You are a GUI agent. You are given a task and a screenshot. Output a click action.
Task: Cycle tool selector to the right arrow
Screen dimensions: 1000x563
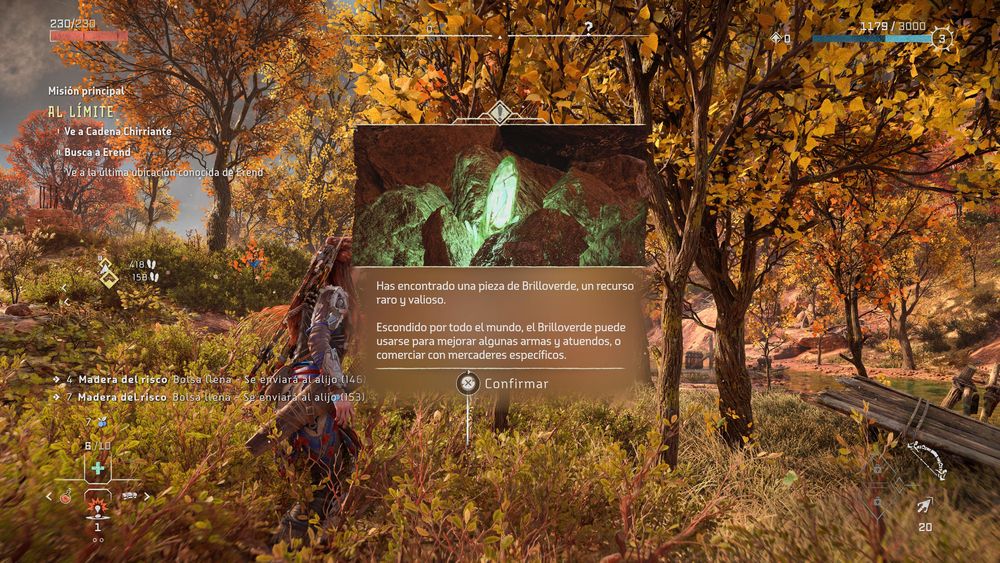coord(148,496)
